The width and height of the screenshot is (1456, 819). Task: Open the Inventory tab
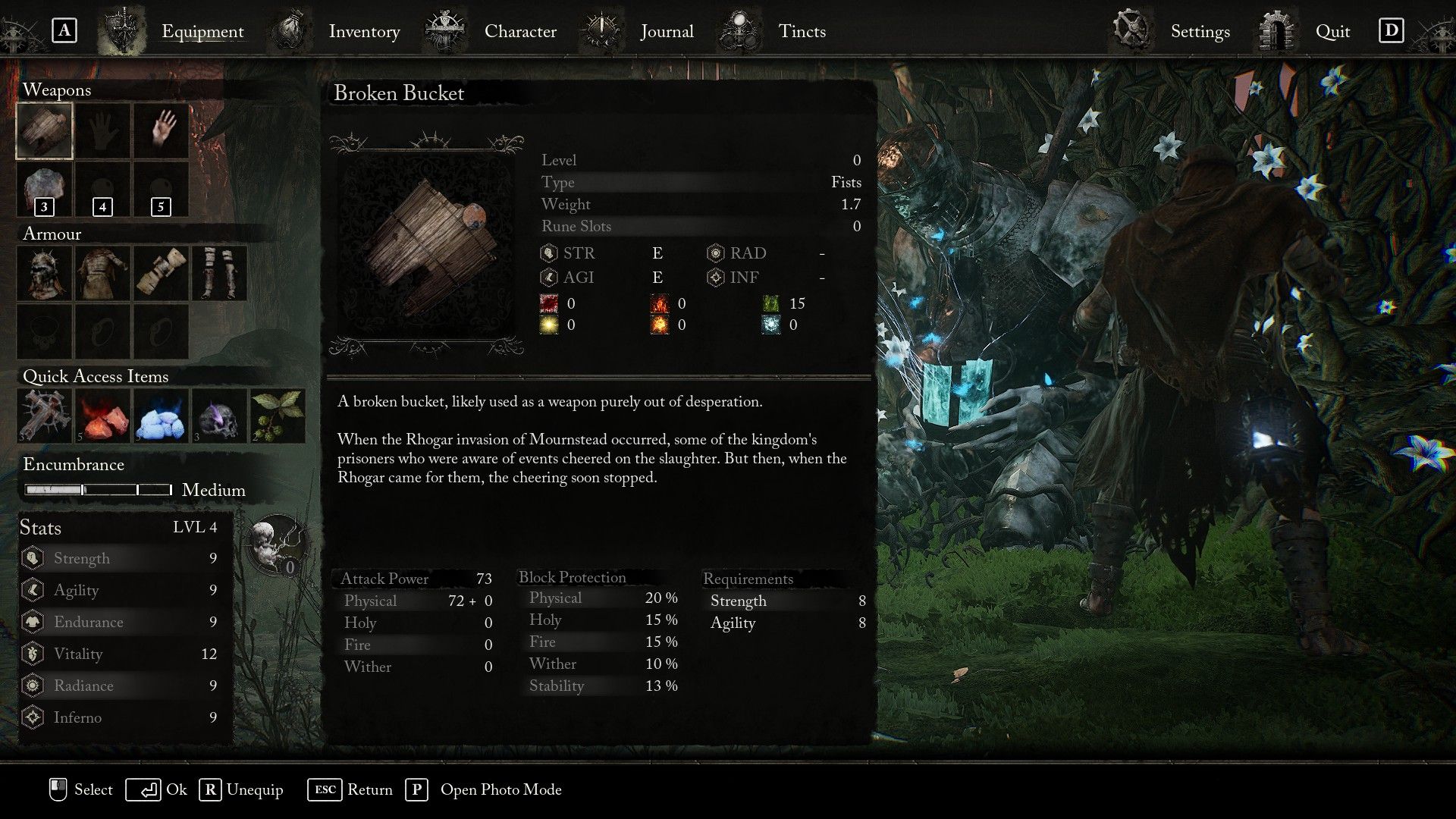[364, 31]
